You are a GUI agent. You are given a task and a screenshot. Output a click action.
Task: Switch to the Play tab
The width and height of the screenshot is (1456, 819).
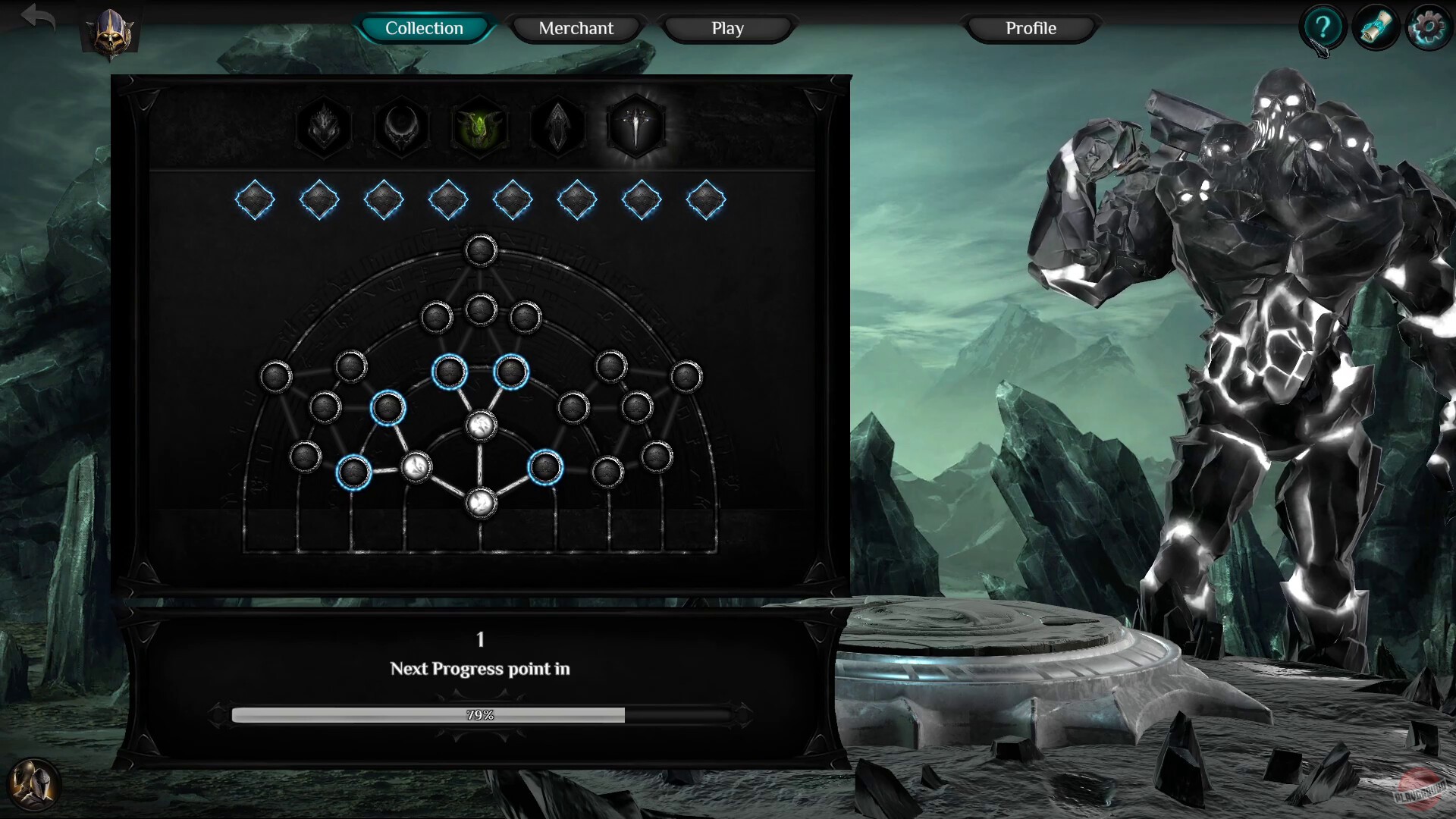click(x=726, y=28)
